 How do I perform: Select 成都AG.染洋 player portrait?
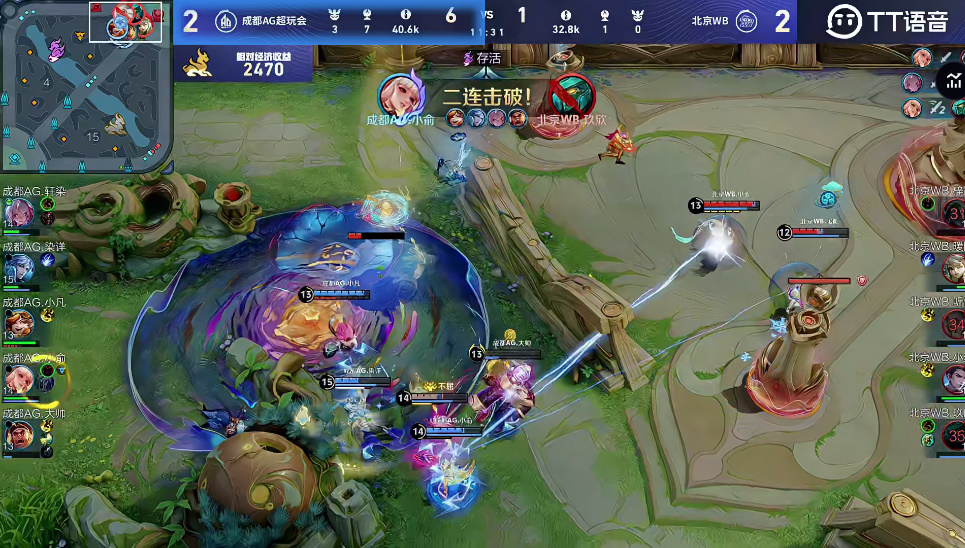coord(21,266)
